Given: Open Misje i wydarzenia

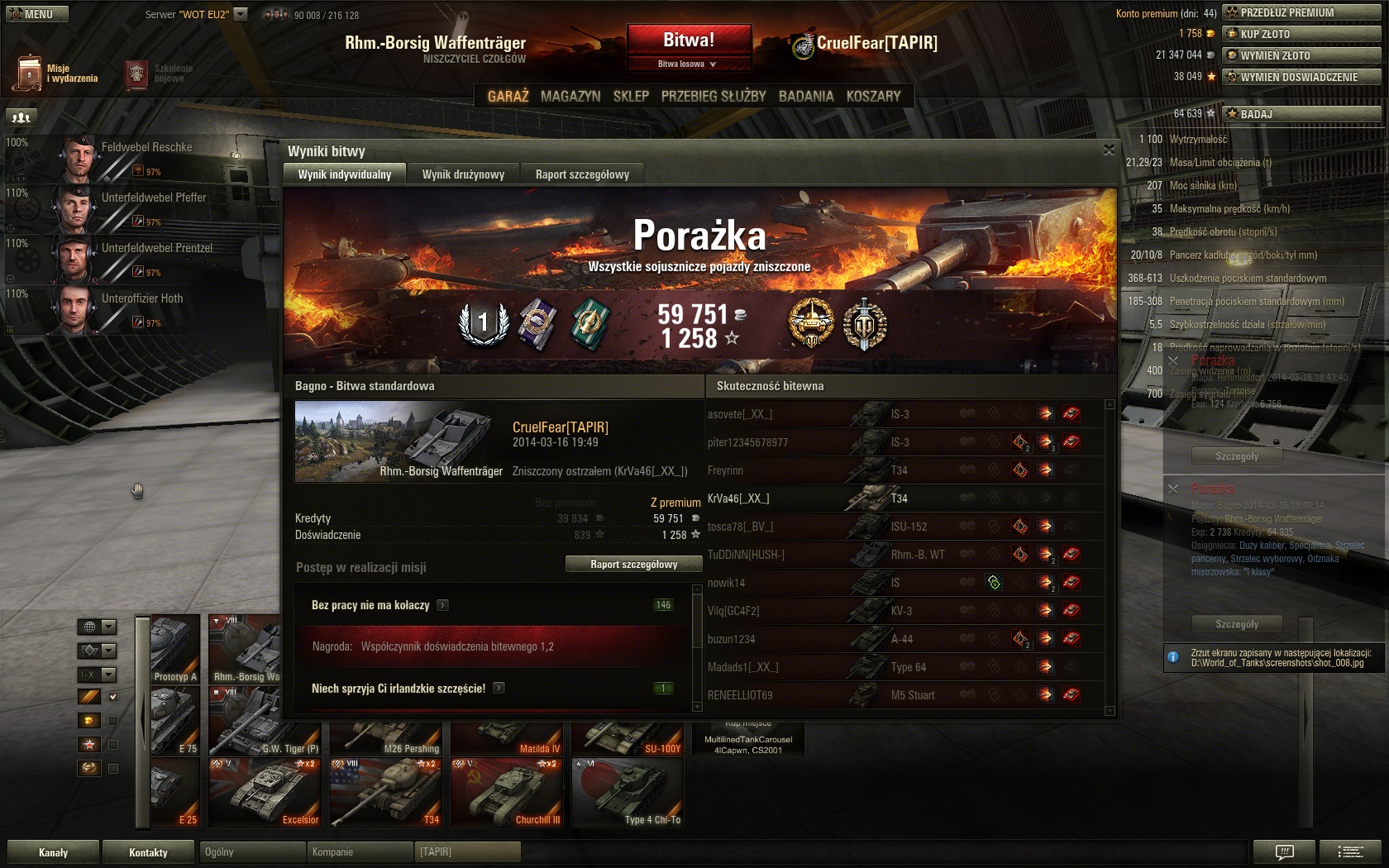Looking at the screenshot, I should (56, 74).
